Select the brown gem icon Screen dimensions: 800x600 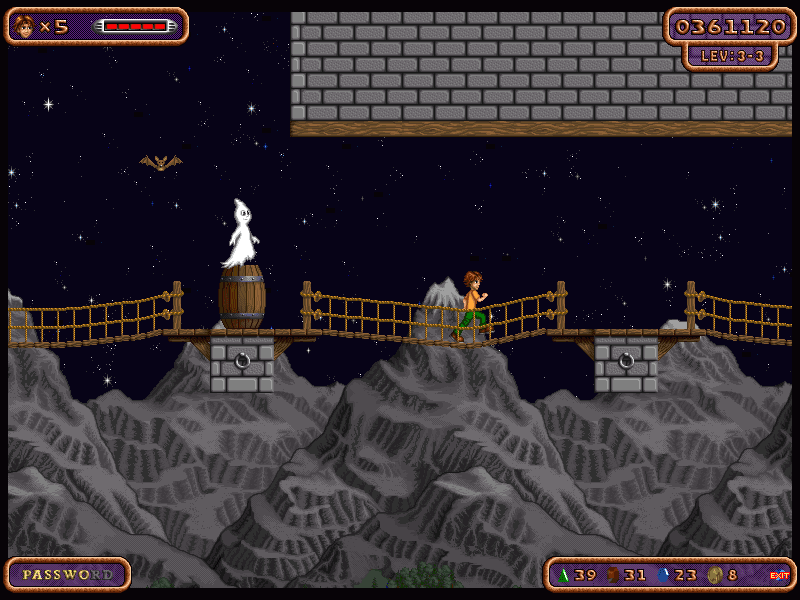(613, 575)
